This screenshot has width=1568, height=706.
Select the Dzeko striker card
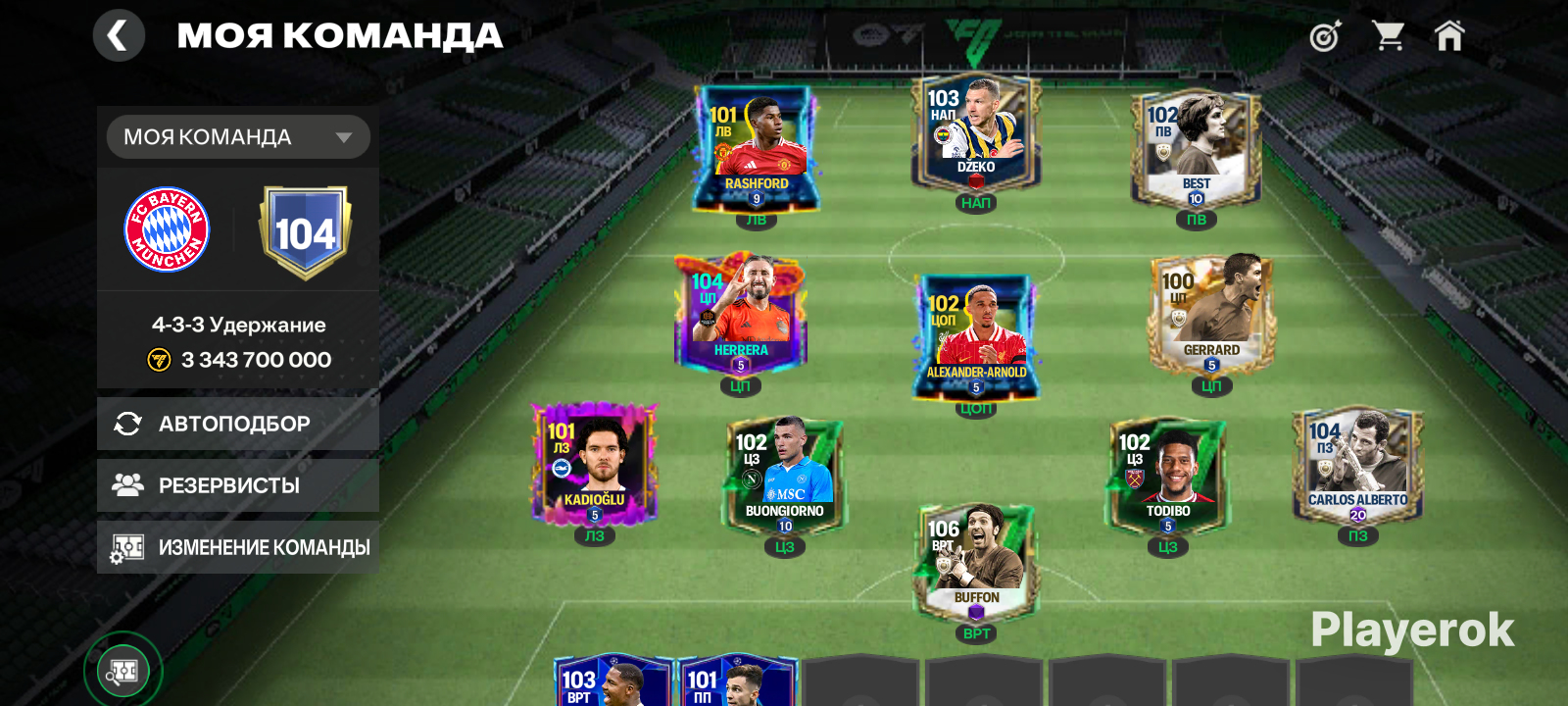tap(976, 132)
